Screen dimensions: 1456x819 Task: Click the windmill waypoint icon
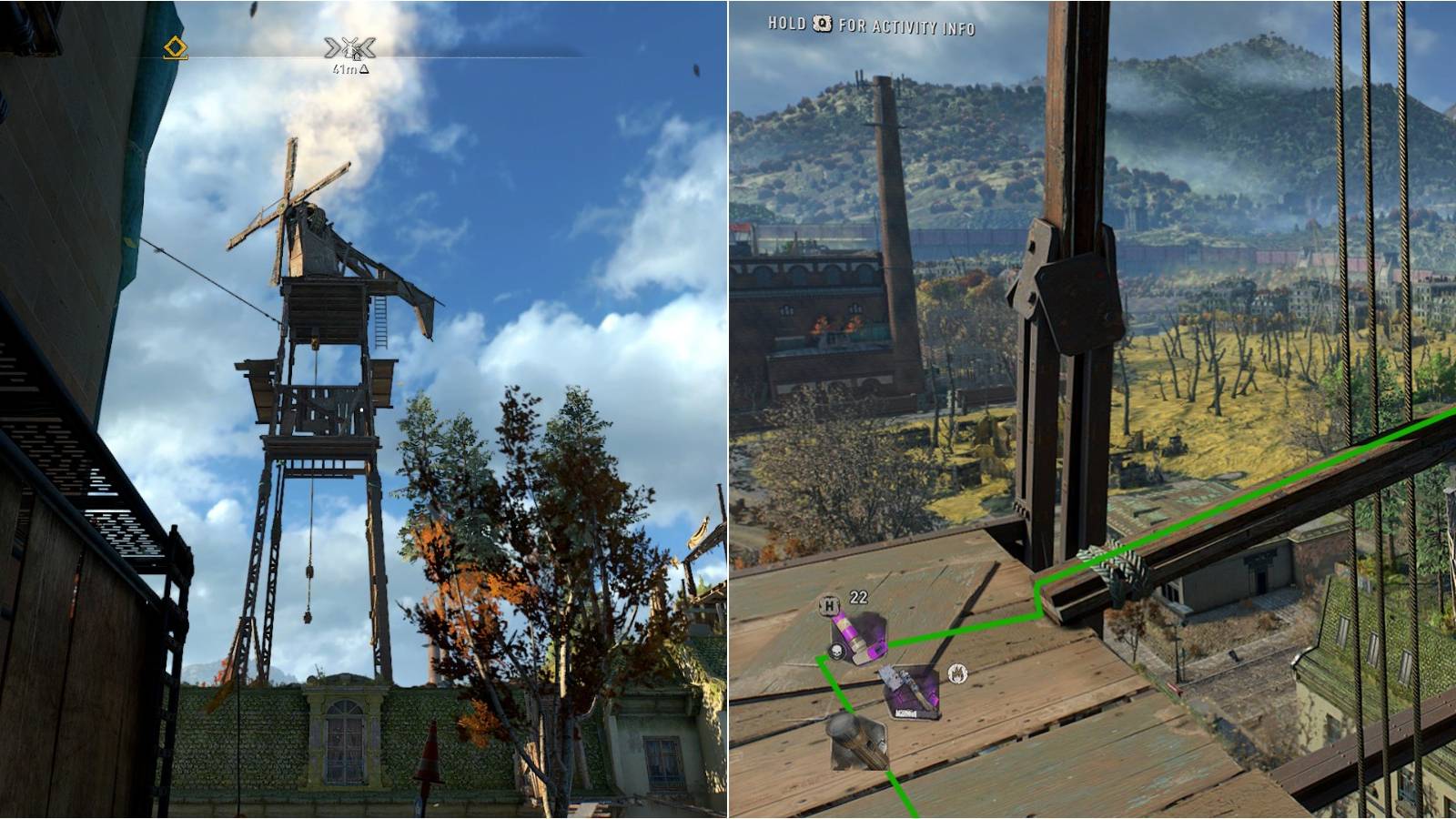click(x=349, y=46)
